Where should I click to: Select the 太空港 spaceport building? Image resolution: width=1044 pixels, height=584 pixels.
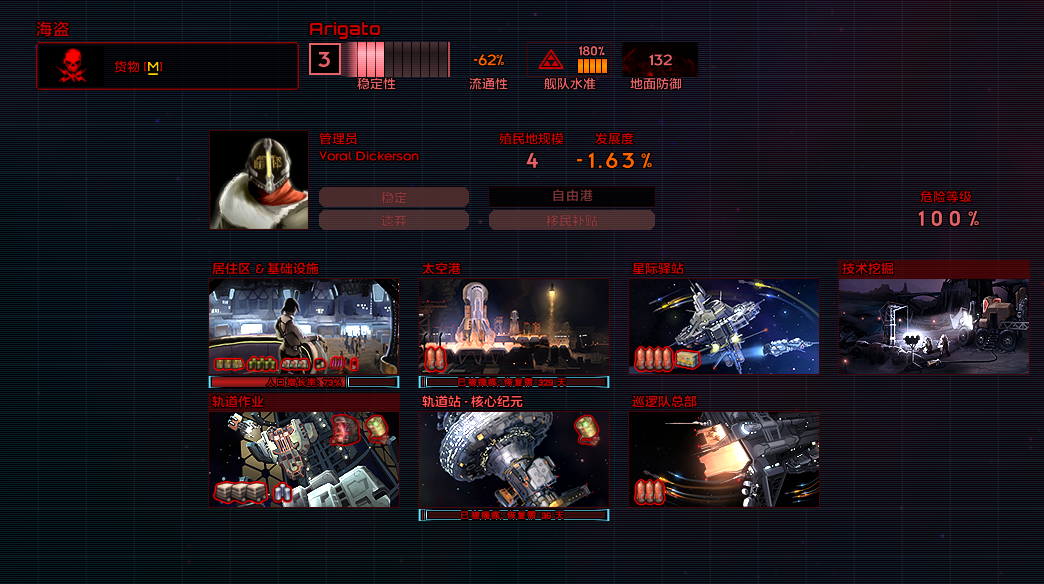[514, 326]
